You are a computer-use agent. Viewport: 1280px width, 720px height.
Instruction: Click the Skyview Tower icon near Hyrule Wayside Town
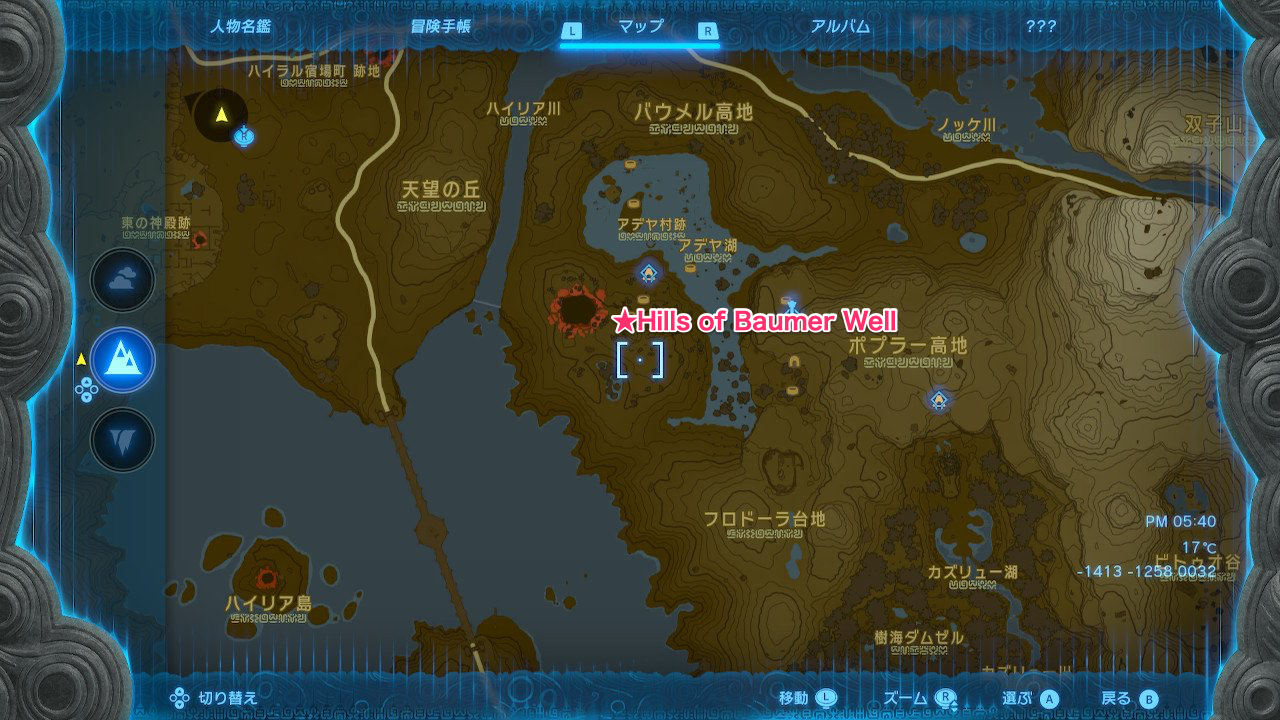tap(244, 135)
